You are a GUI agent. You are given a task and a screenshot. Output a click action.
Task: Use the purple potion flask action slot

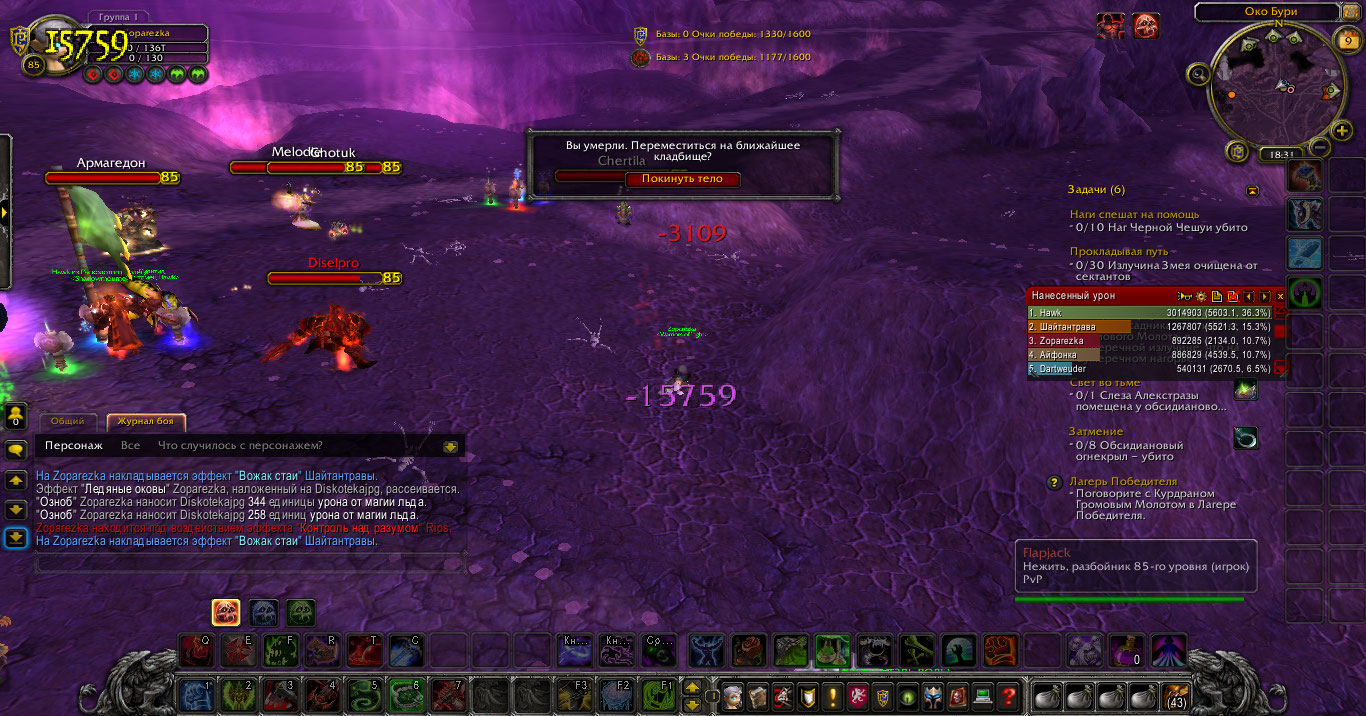point(1127,651)
